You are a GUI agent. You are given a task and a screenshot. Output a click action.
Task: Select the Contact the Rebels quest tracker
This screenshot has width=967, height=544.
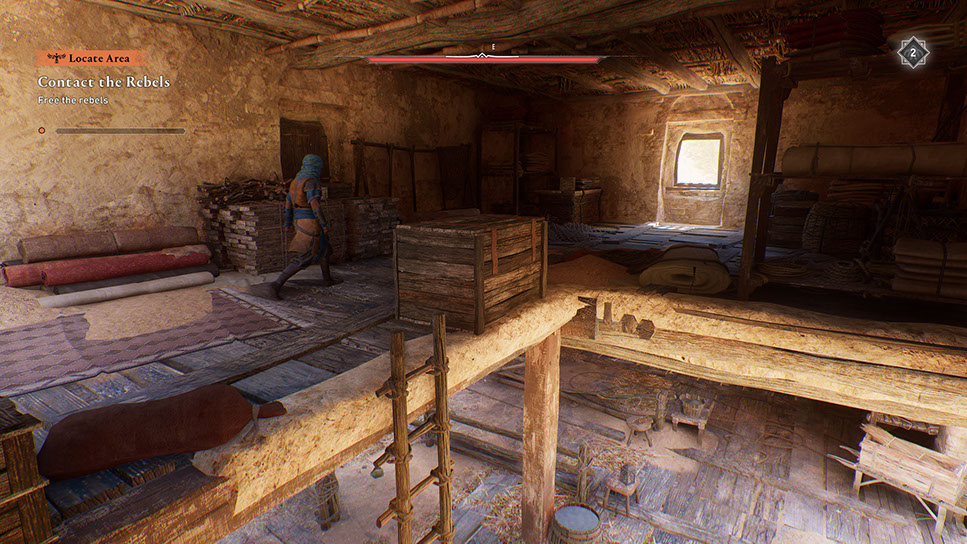click(x=104, y=82)
